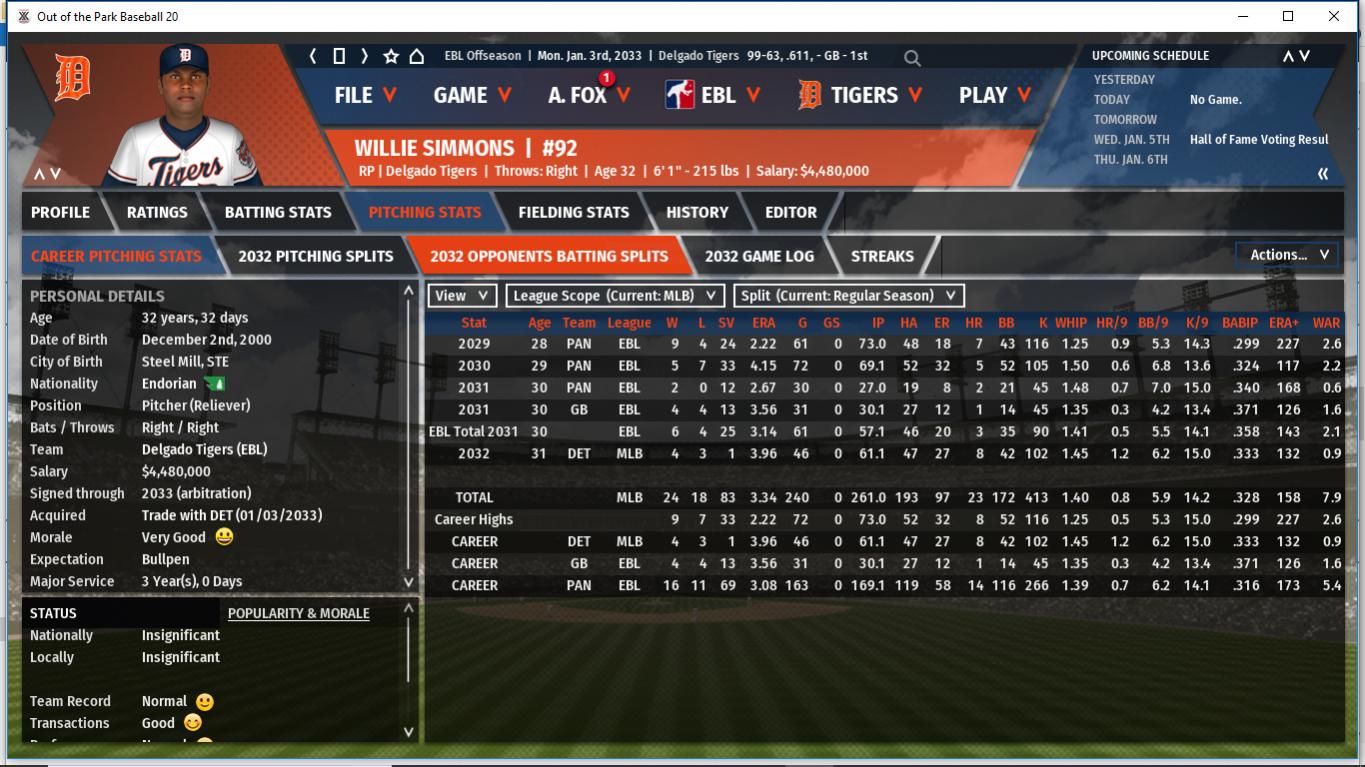Show the FIELDING STATS tab
Image resolution: width=1365 pixels, height=767 pixels.
tap(573, 212)
